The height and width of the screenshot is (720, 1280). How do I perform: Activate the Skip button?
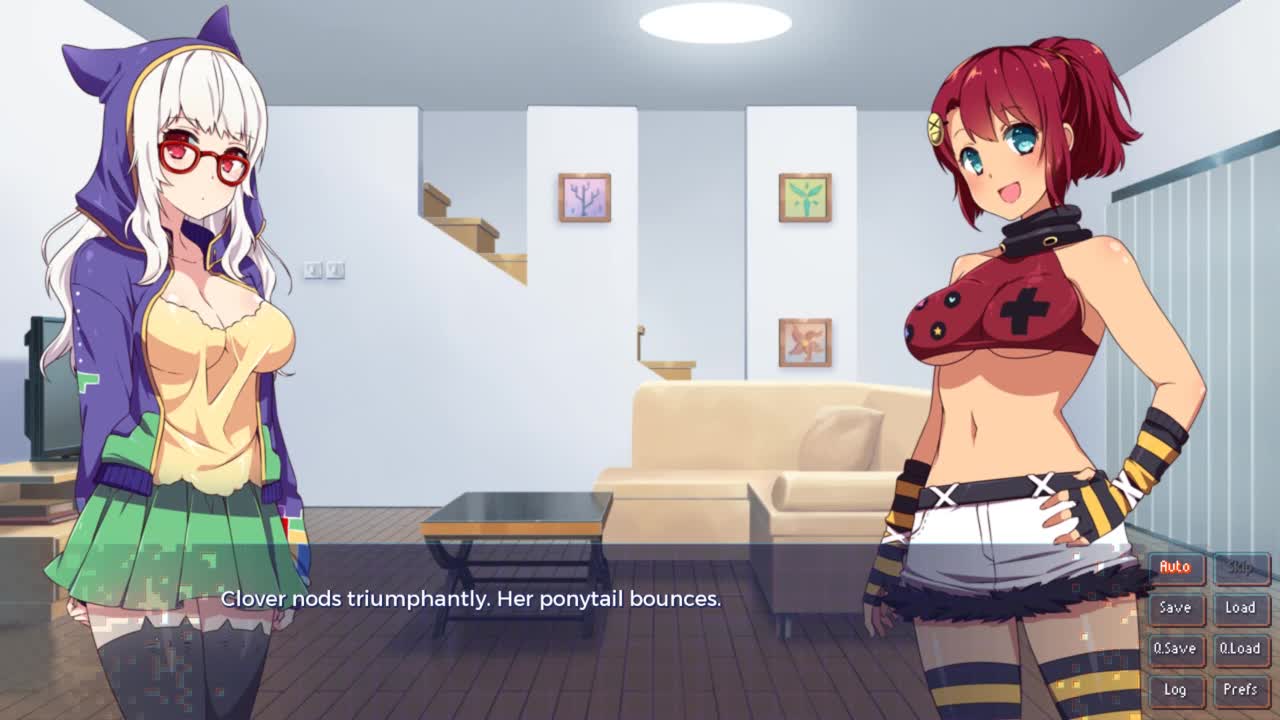point(1240,567)
